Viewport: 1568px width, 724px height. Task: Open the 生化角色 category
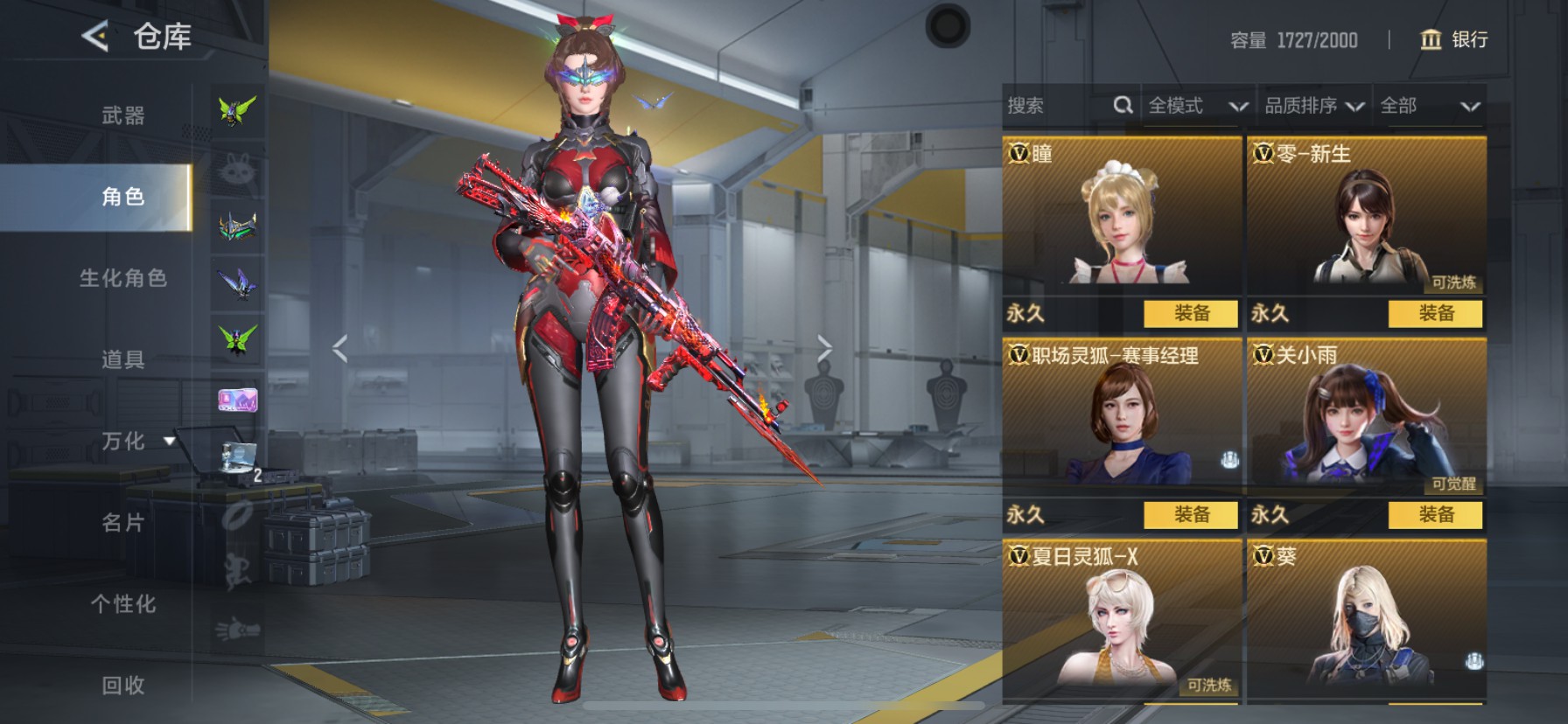click(122, 278)
